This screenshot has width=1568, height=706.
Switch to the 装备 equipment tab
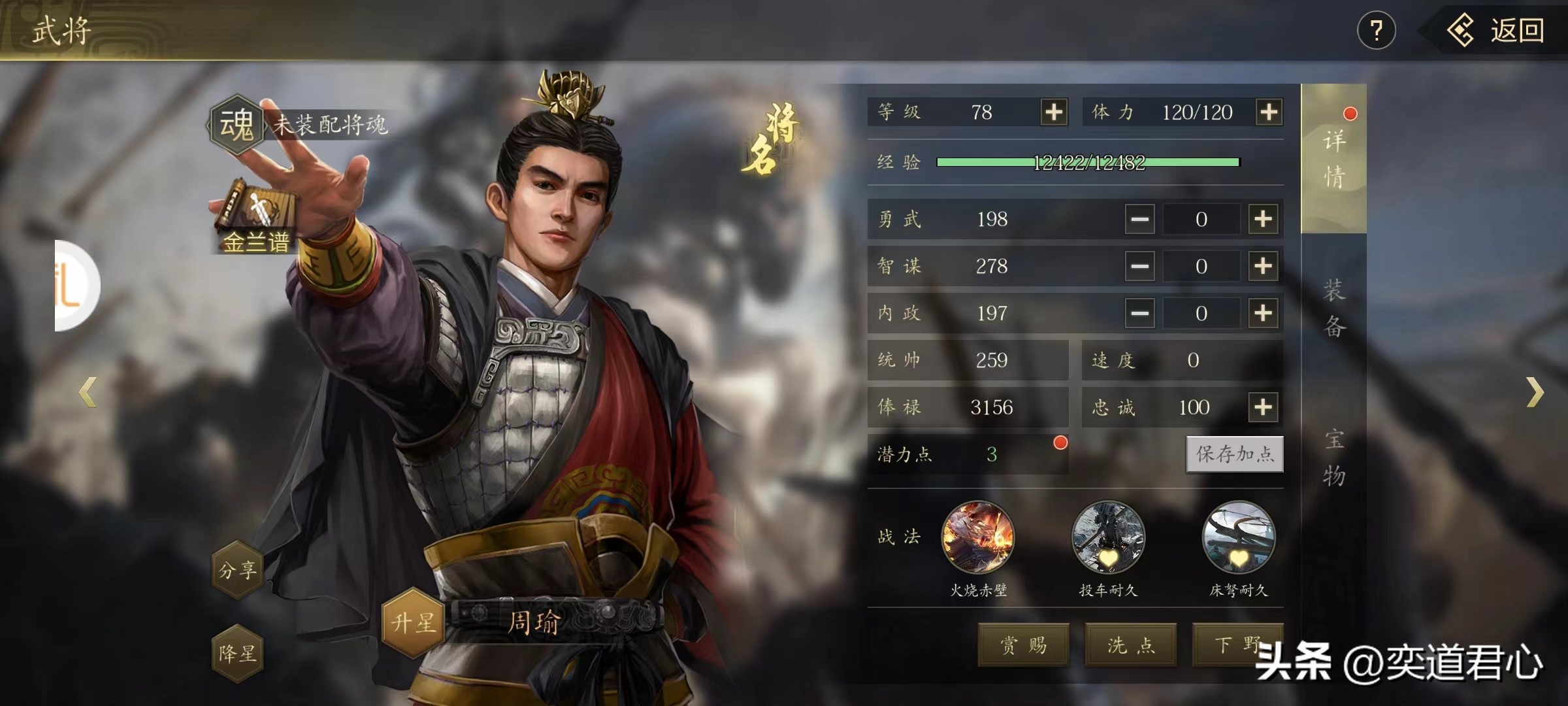tap(1334, 308)
